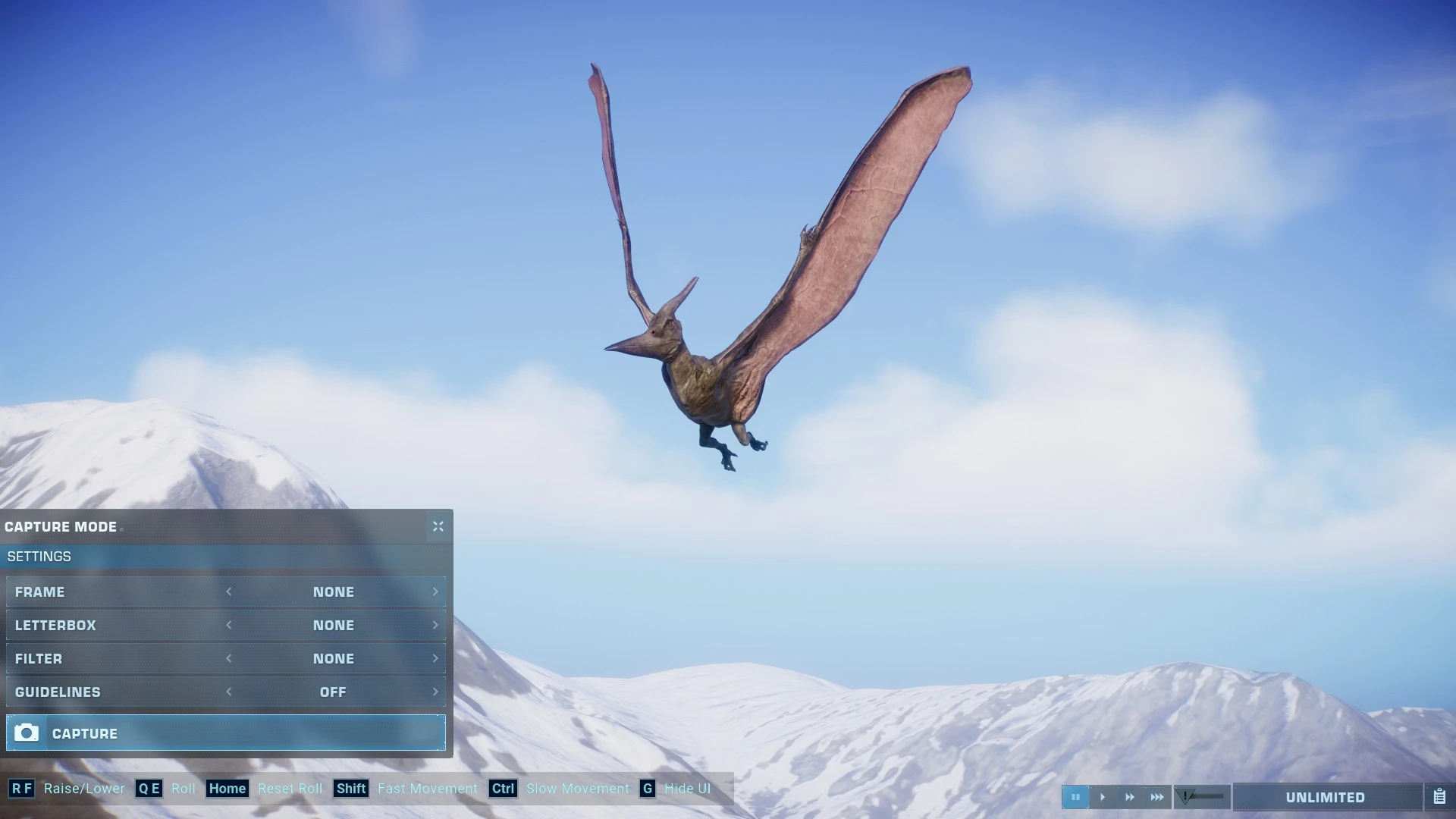Toggle Guidelines with the left arrow

229,692
